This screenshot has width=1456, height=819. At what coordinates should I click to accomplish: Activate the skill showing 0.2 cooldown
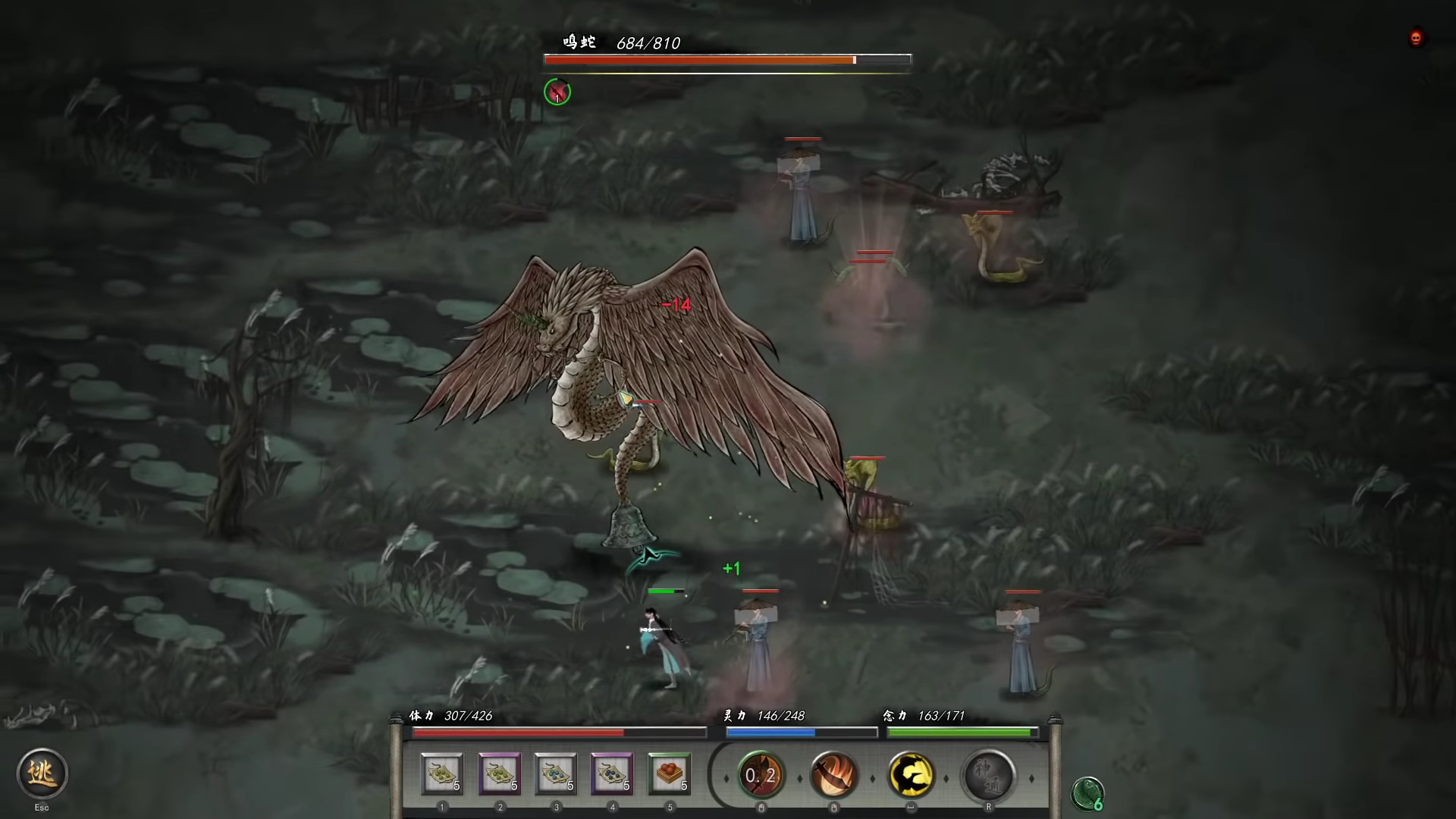point(761,775)
